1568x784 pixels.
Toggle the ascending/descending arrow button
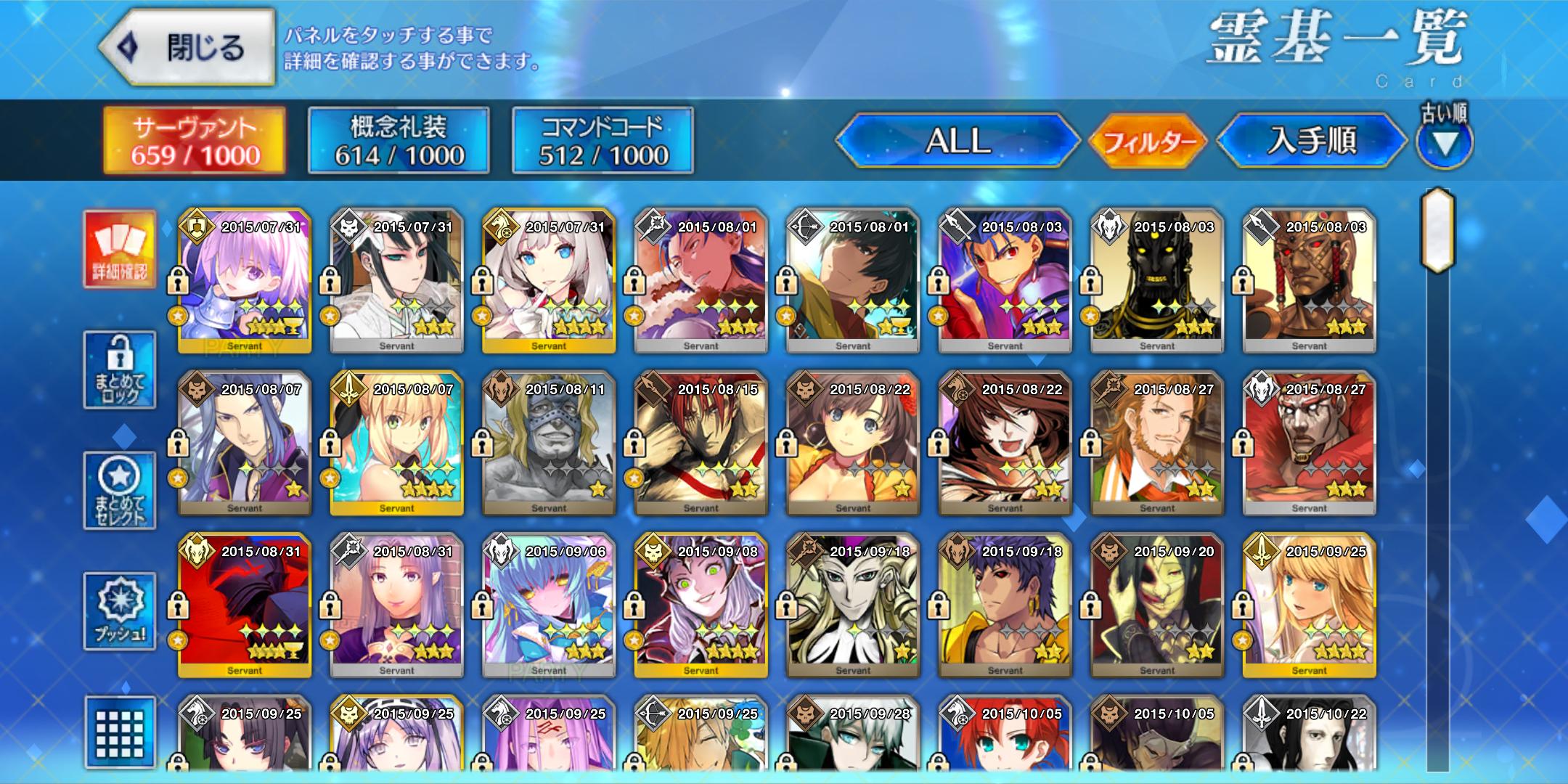pyautogui.click(x=1444, y=143)
